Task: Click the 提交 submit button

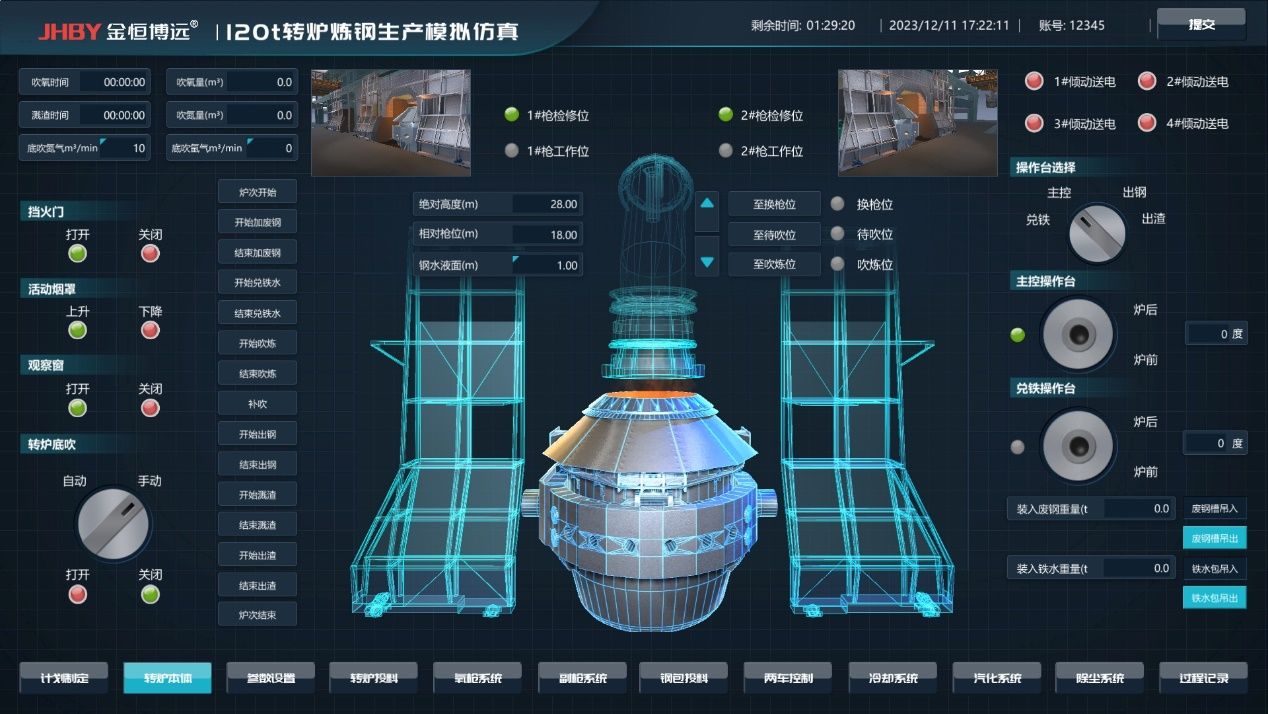Action: point(1201,24)
